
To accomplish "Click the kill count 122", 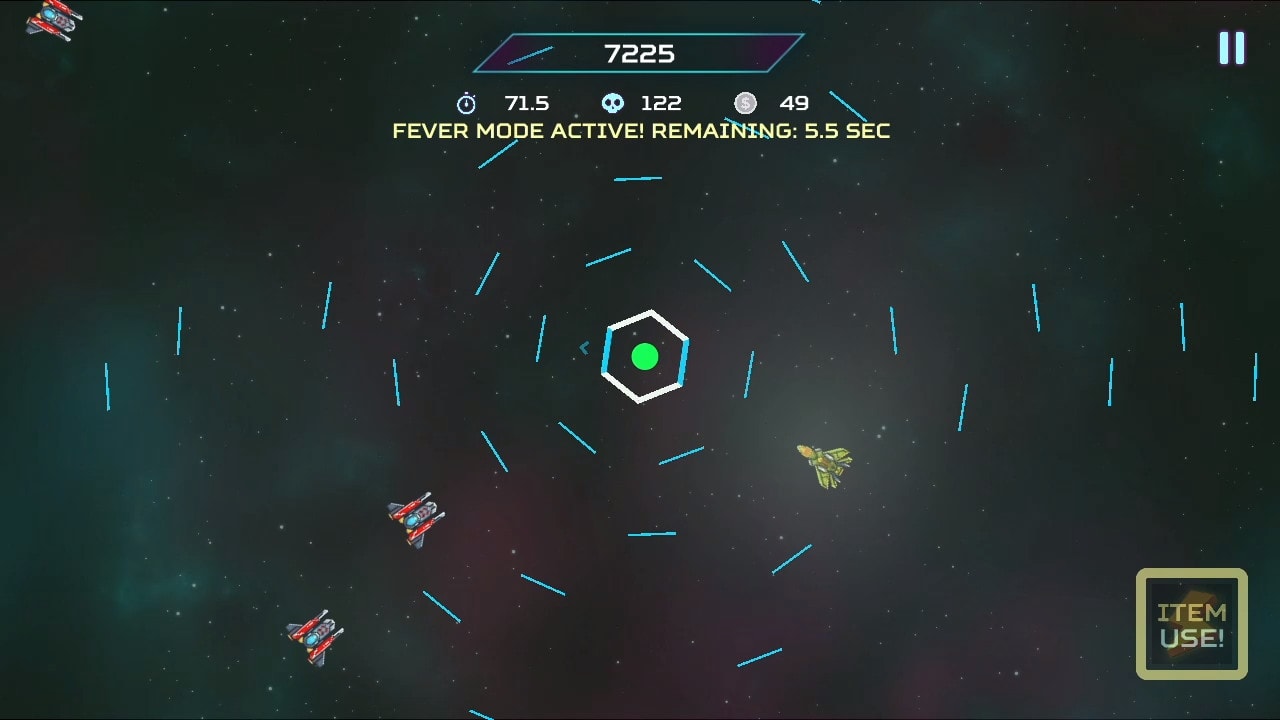I will (661, 102).
